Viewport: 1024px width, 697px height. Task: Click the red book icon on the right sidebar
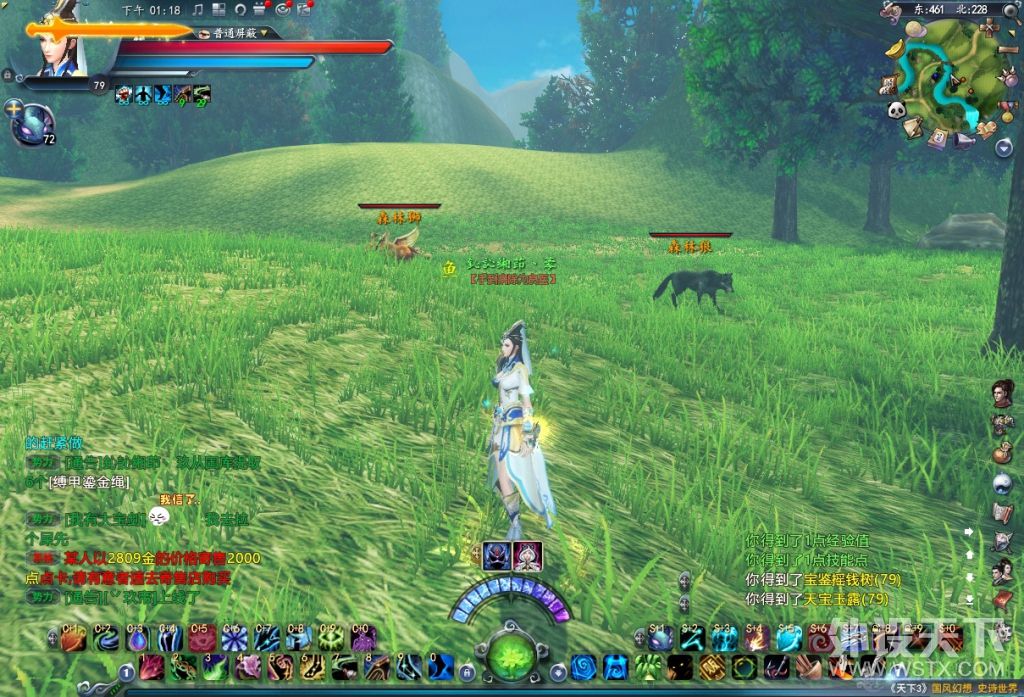point(1002,599)
